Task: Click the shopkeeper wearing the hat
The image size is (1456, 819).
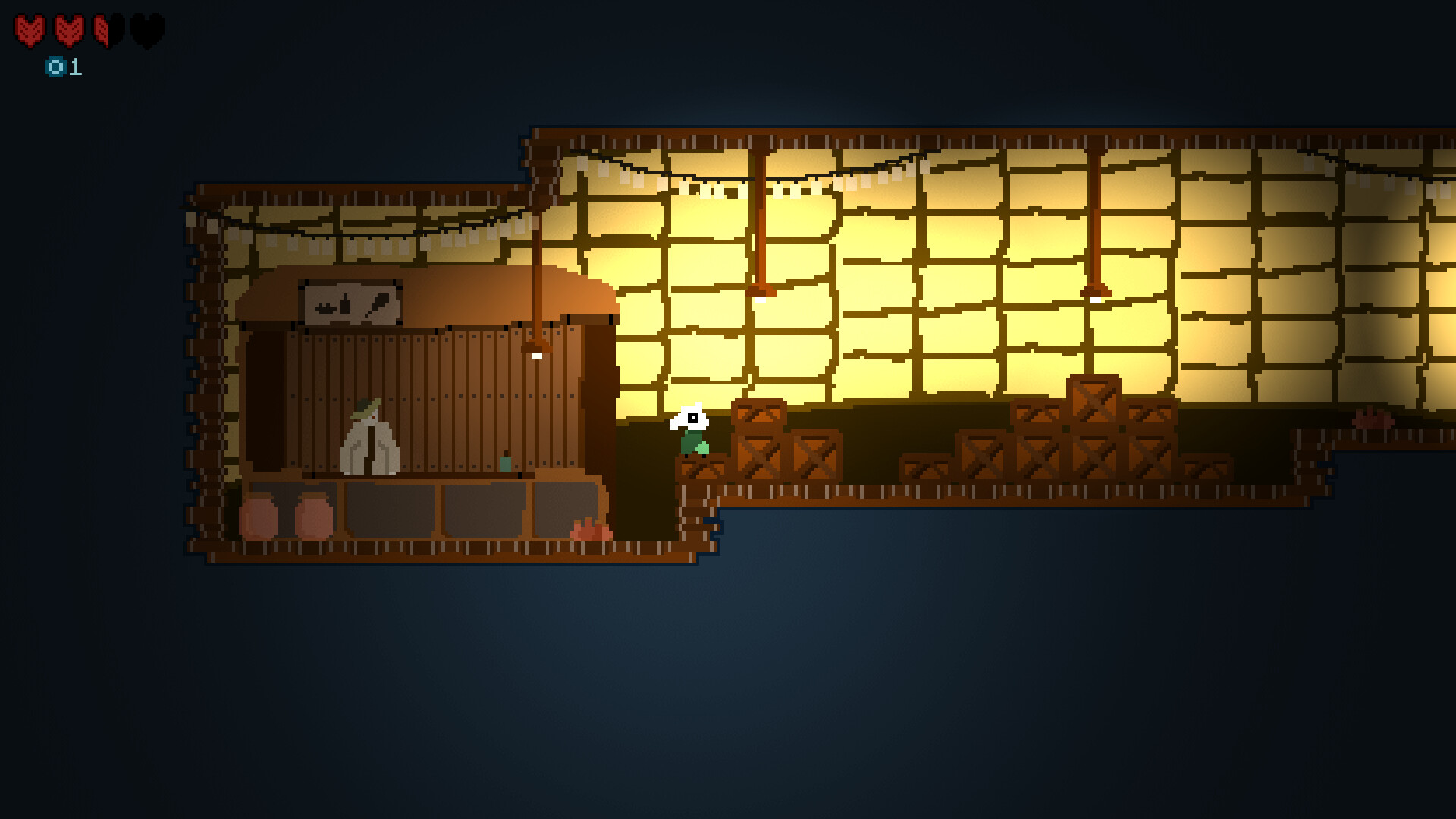Action: click(x=369, y=432)
